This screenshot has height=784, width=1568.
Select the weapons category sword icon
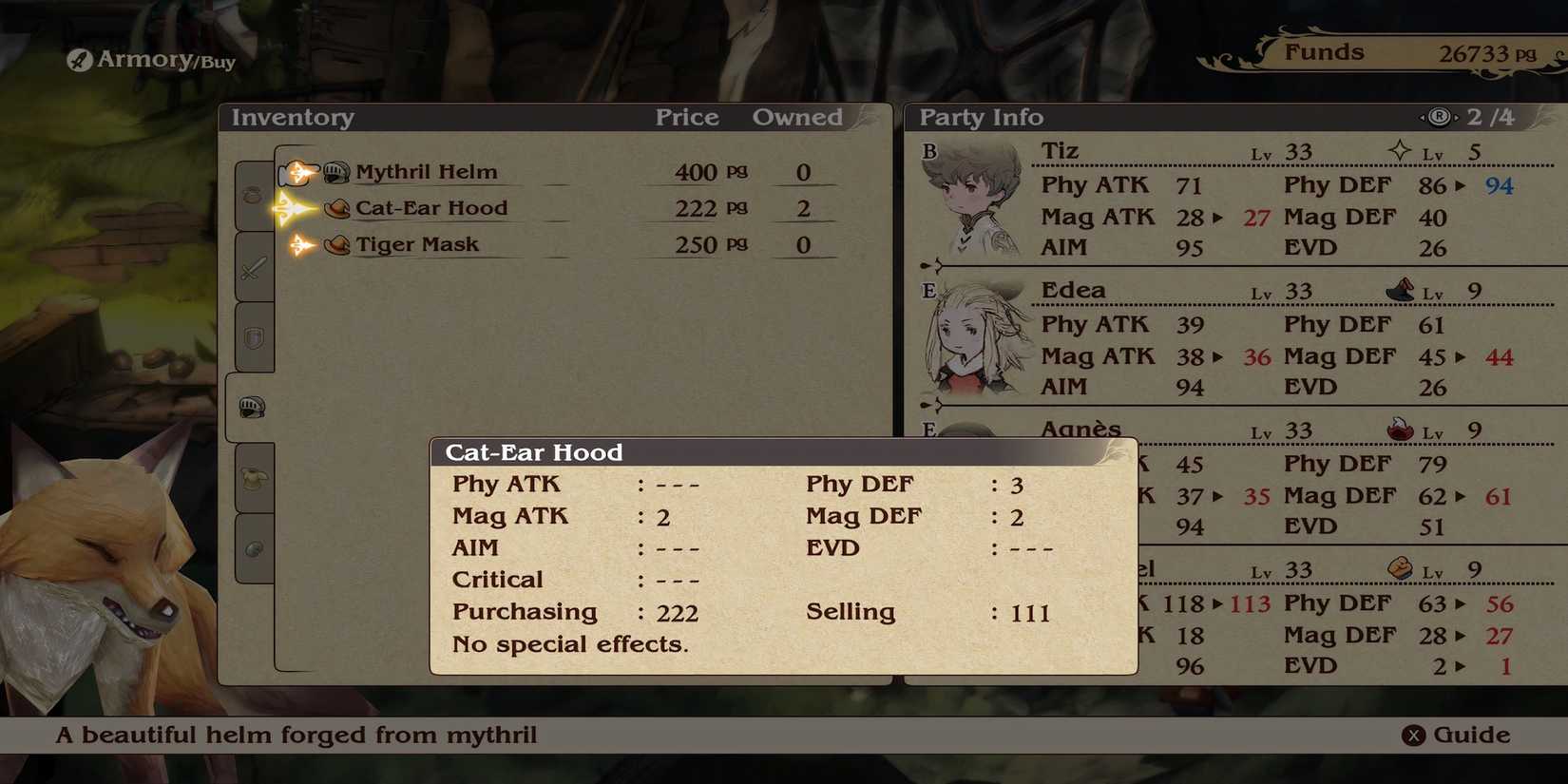[252, 269]
